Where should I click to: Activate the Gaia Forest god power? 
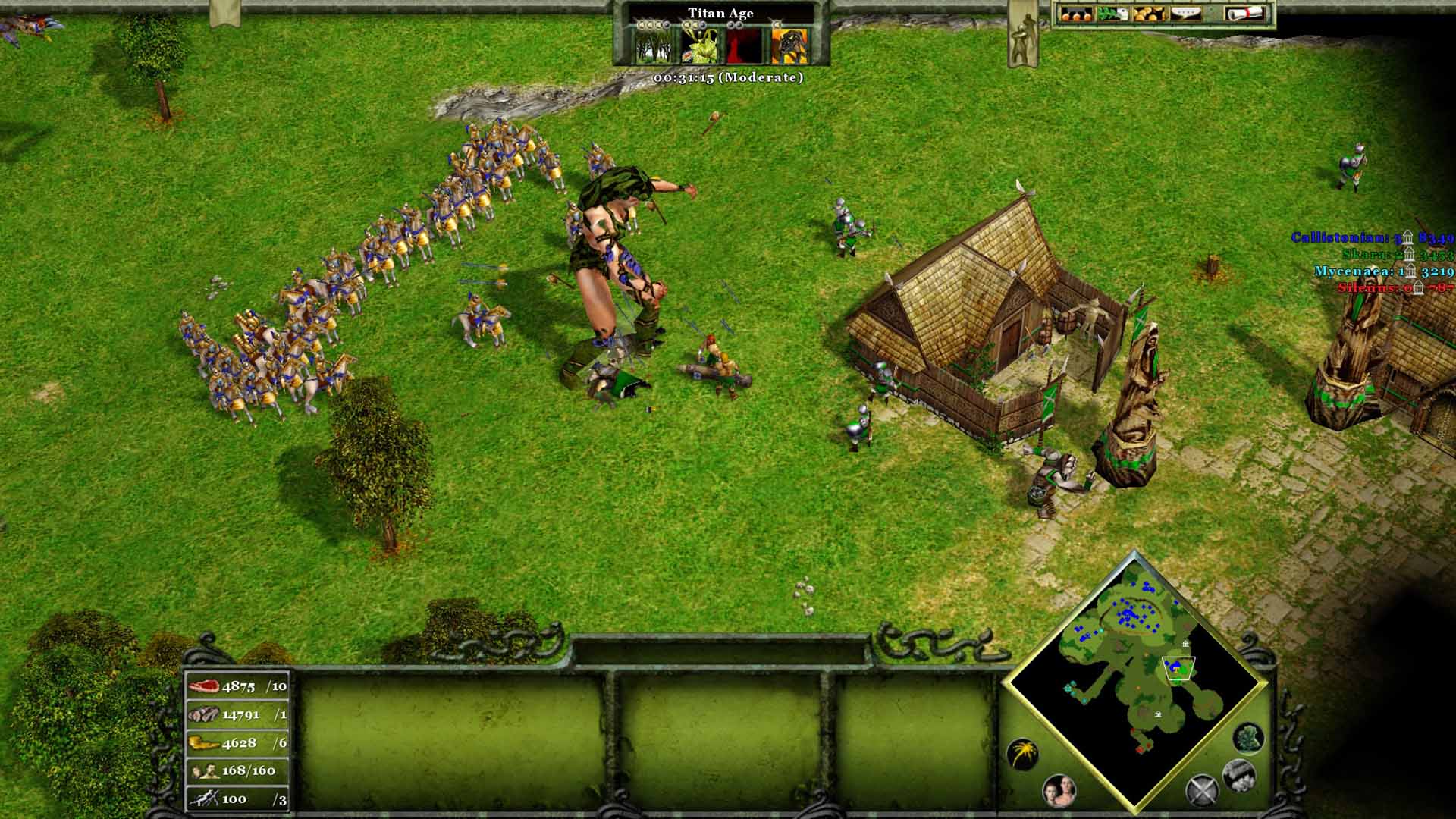point(653,46)
